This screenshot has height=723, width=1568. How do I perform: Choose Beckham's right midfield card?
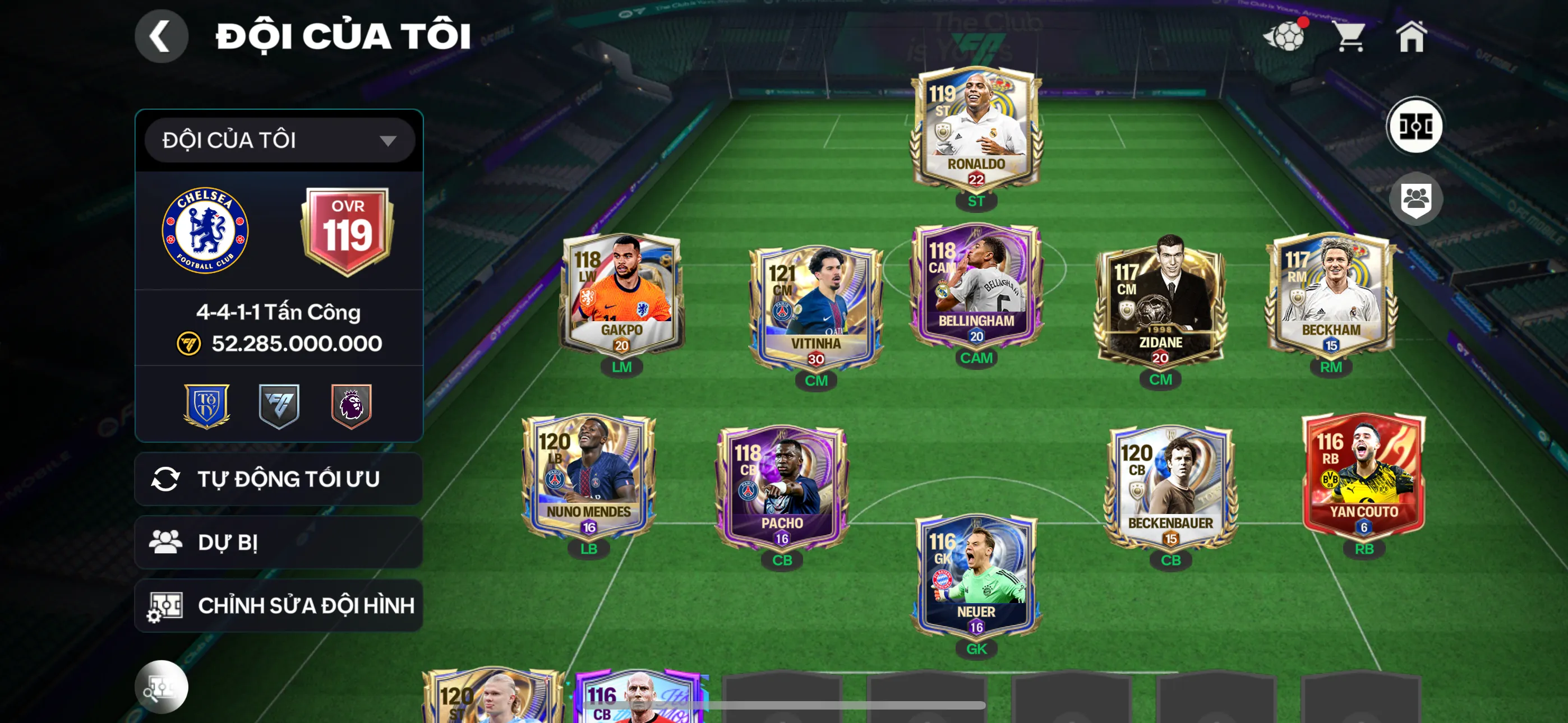[x=1331, y=295]
